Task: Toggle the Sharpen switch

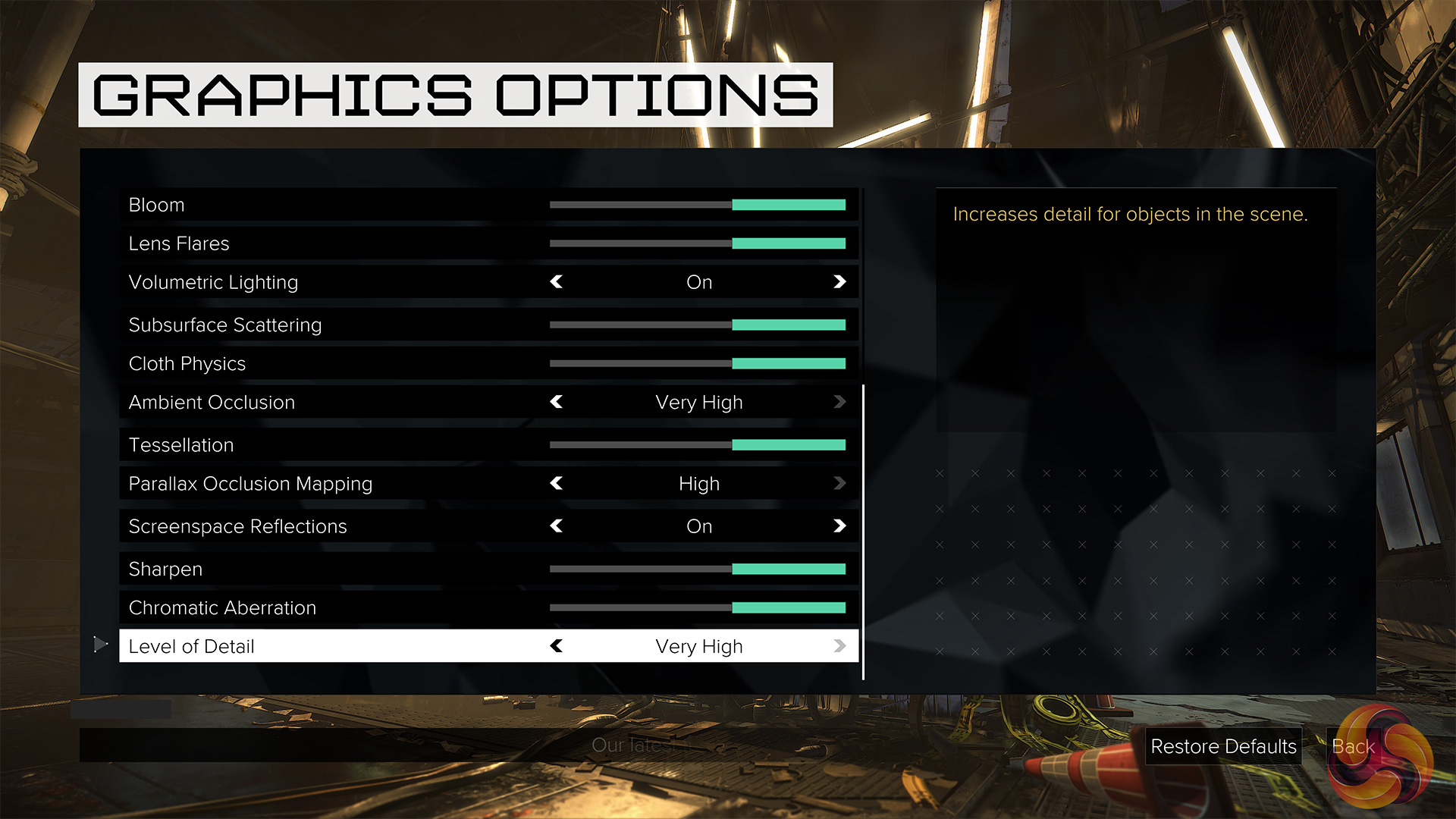Action: (697, 569)
